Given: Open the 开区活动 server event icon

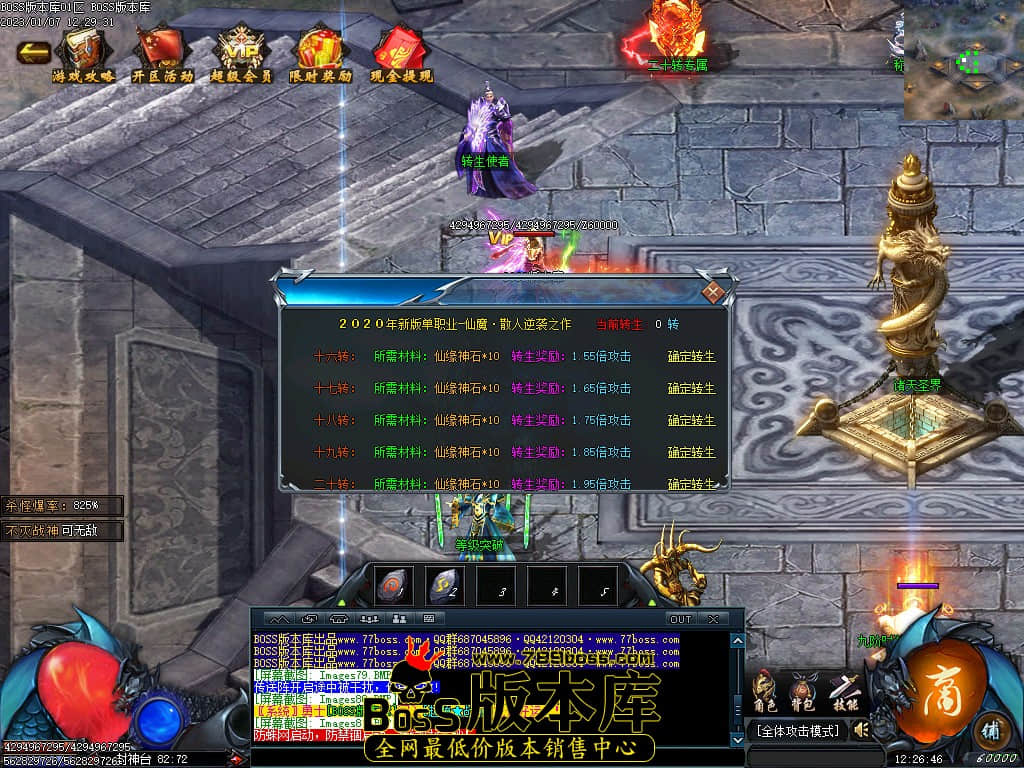Looking at the screenshot, I should 162,53.
